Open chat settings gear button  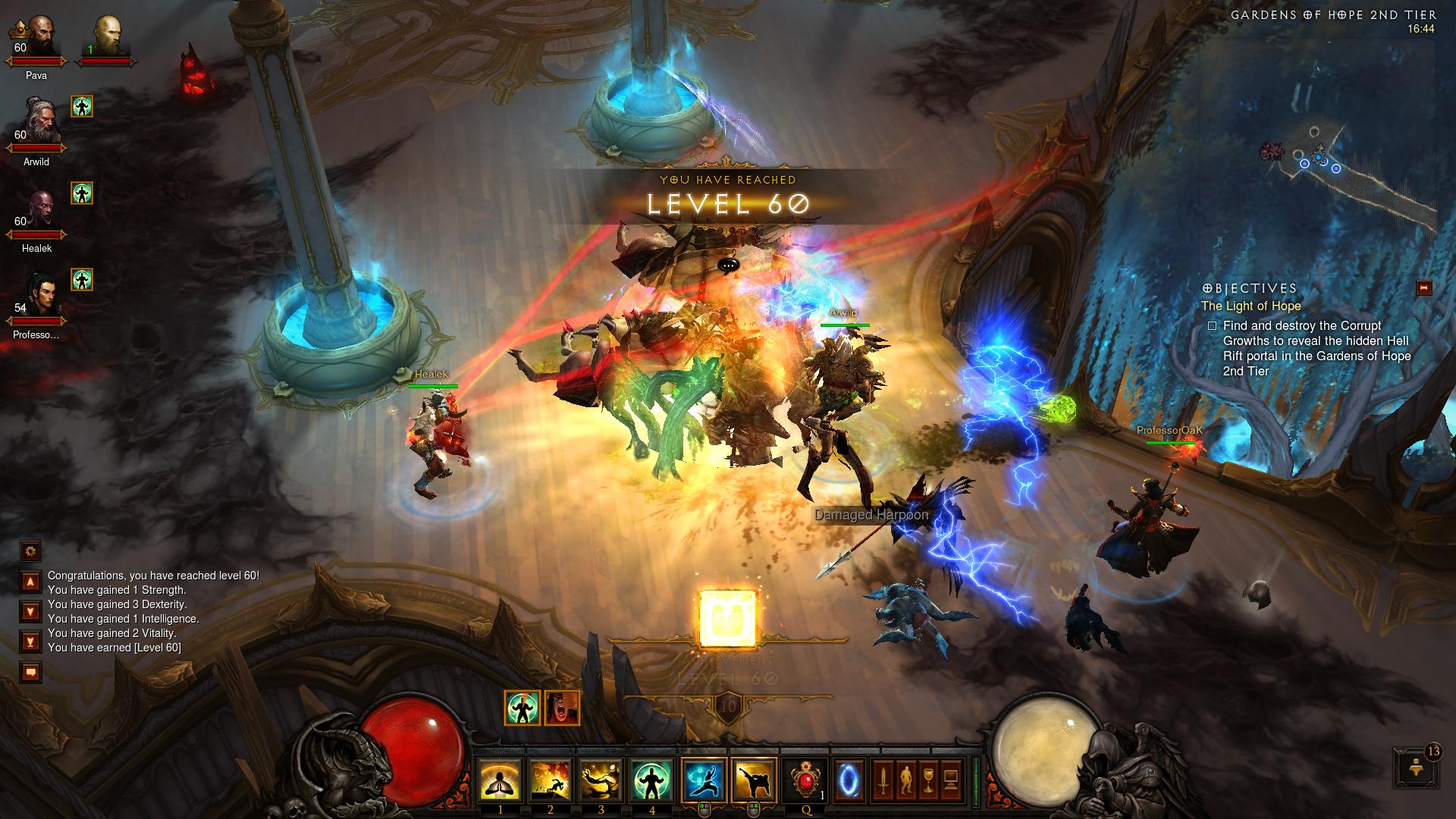(x=30, y=551)
